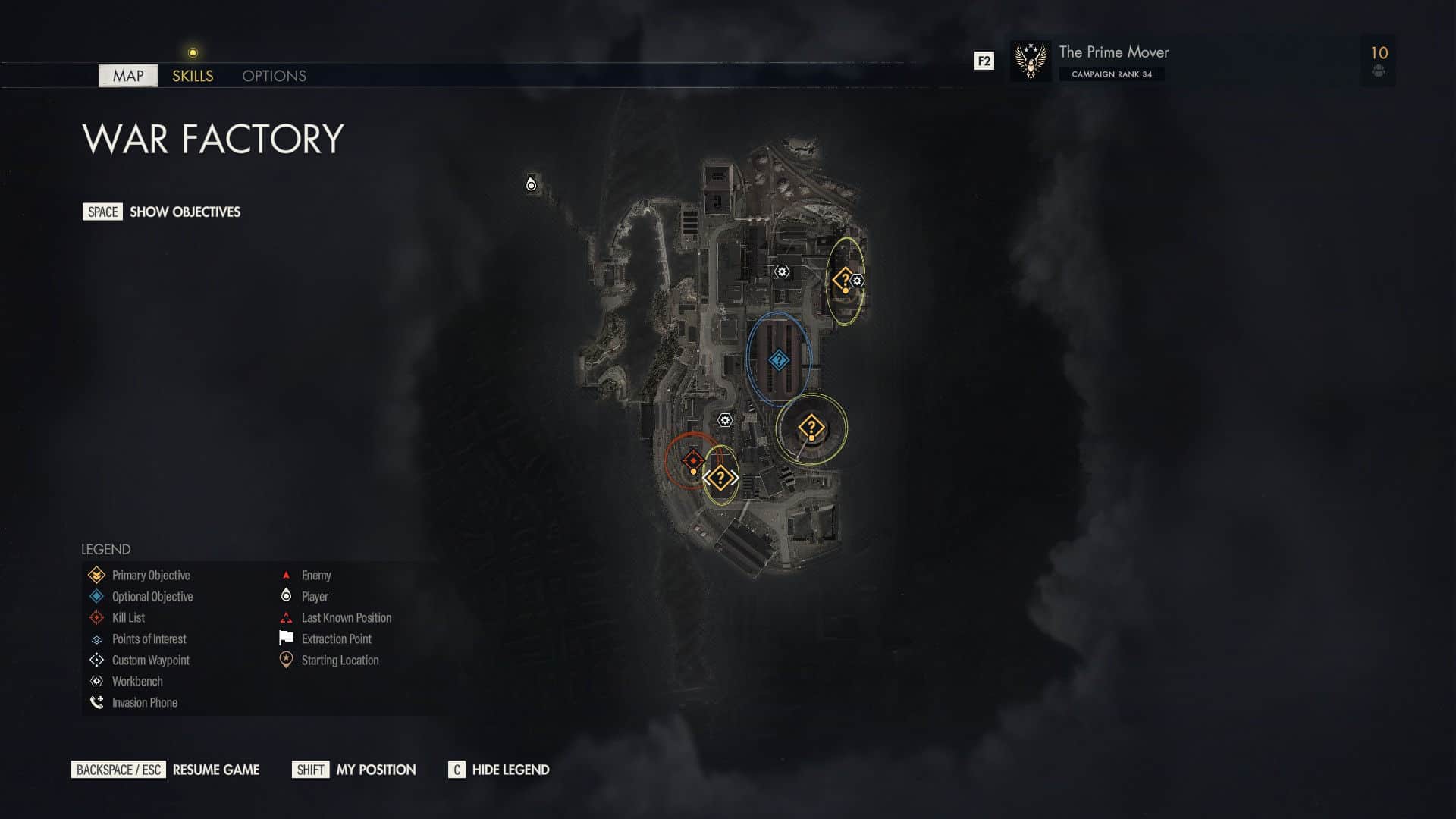Open The Prime Mover campaign rank badge
The width and height of the screenshot is (1456, 819).
1030,61
